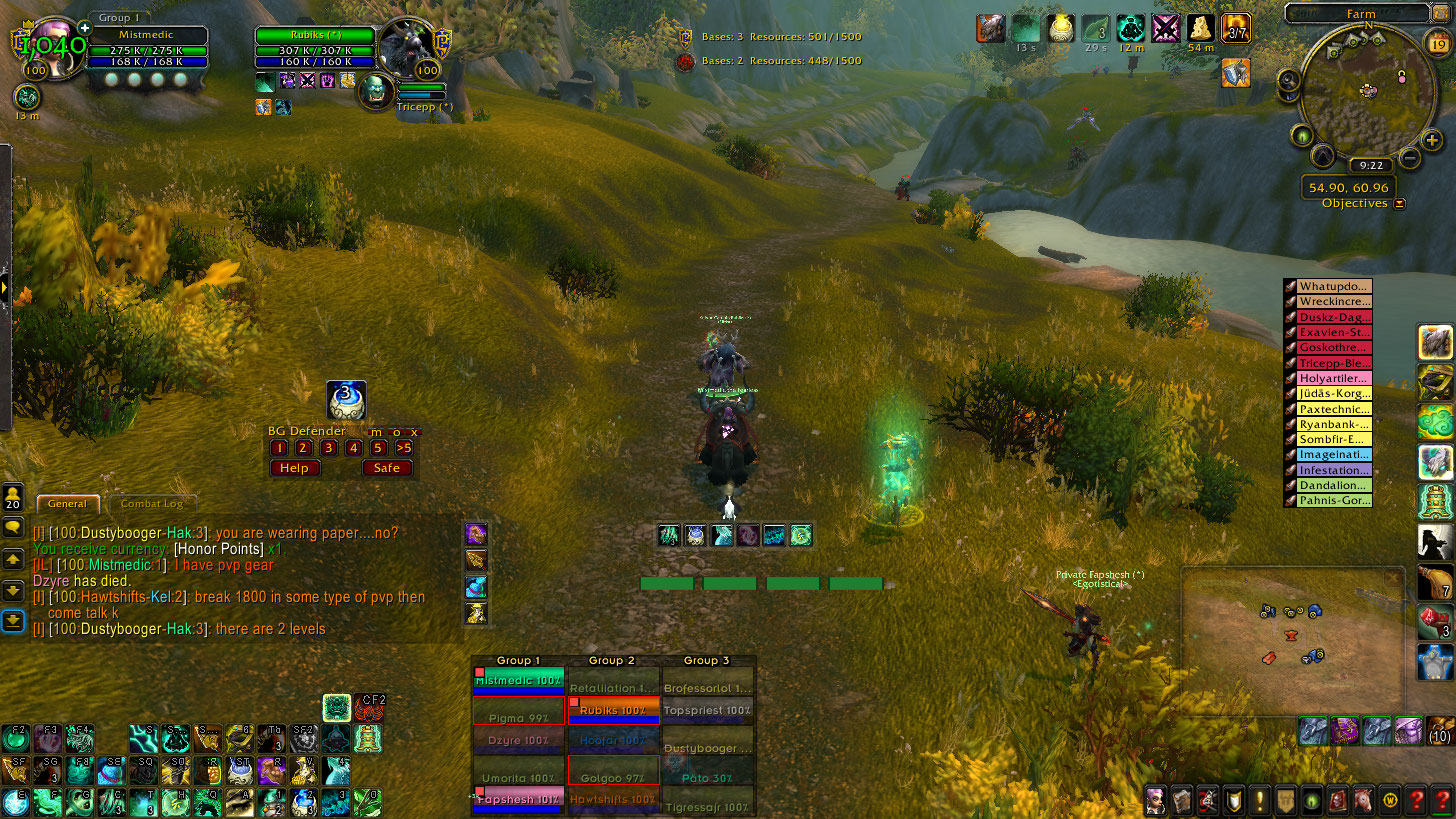Open the calendar showing day 19
This screenshot has height=819, width=1456.
coord(1439,42)
